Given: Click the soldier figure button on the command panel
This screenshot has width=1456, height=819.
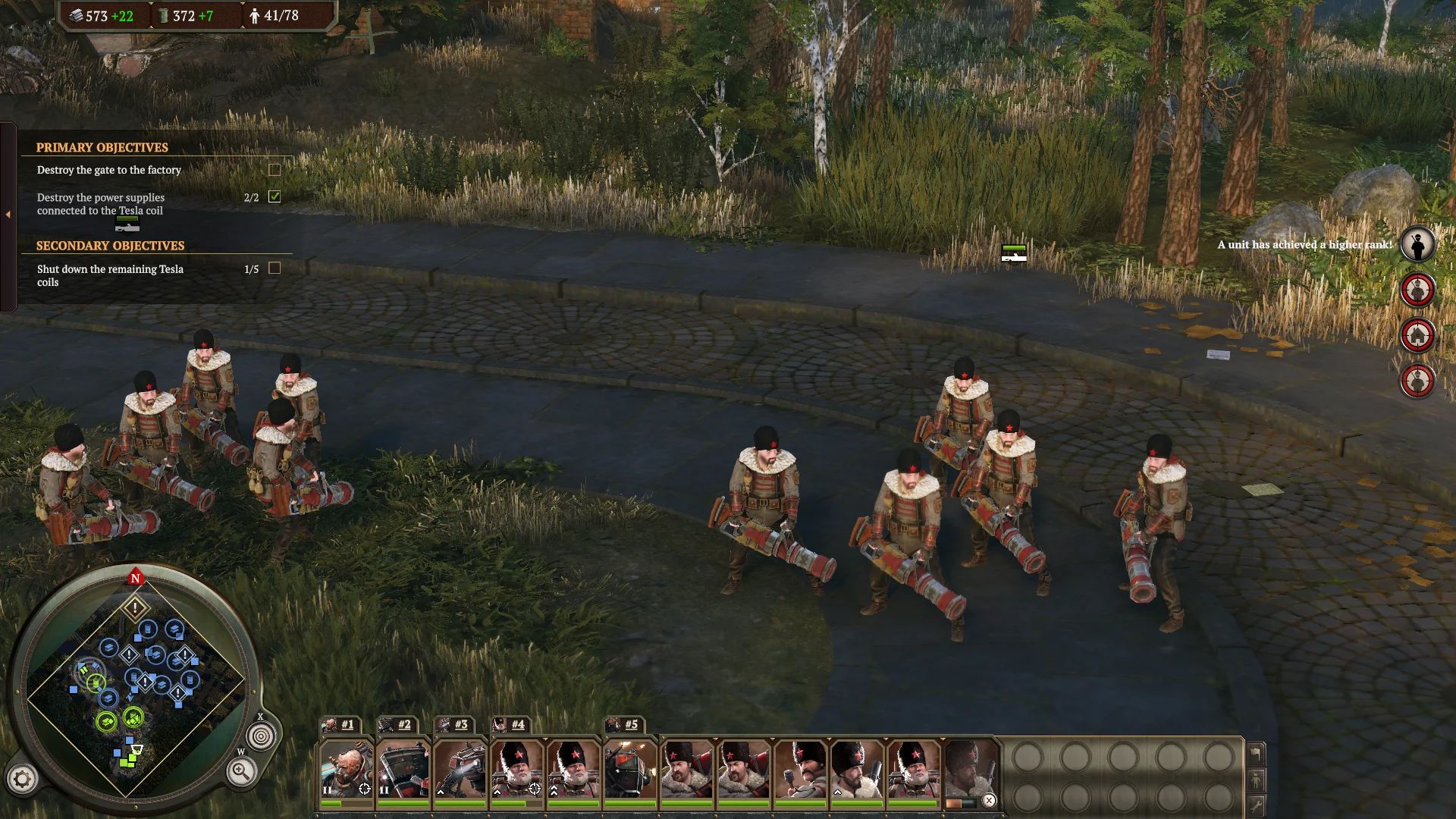Looking at the screenshot, I should [x=1256, y=779].
